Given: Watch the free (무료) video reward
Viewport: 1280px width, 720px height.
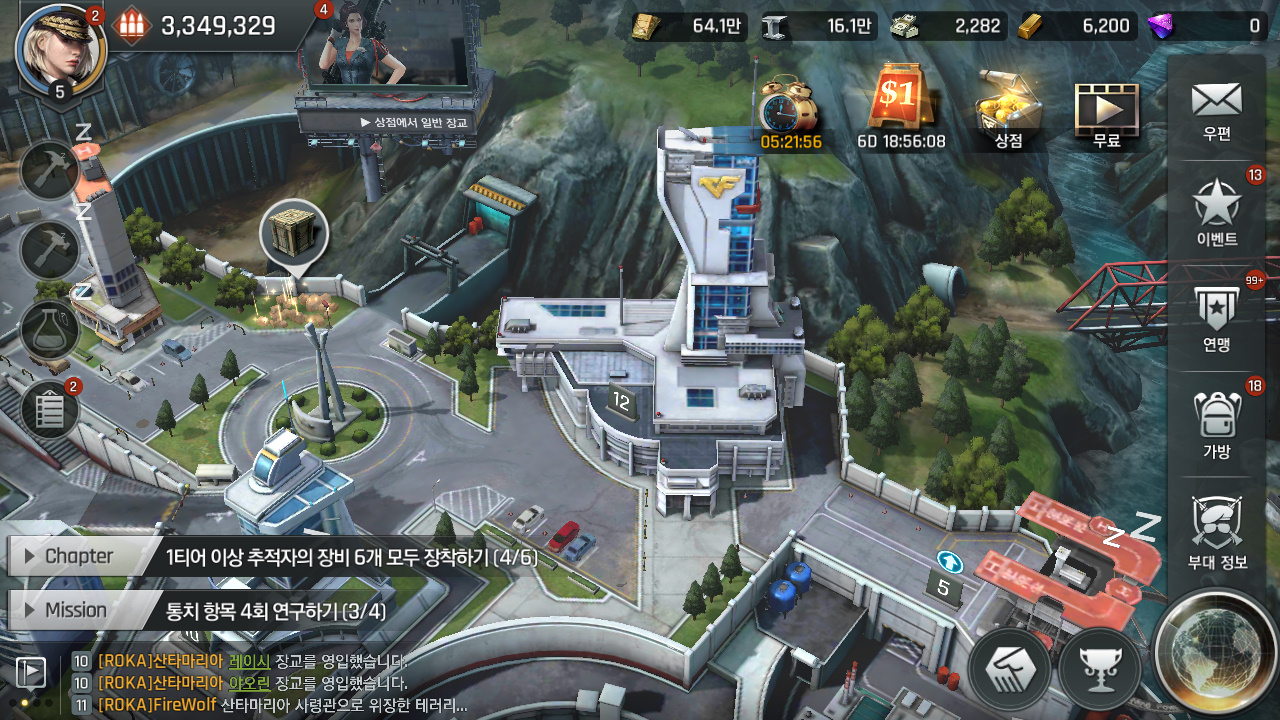Looking at the screenshot, I should tap(1106, 115).
